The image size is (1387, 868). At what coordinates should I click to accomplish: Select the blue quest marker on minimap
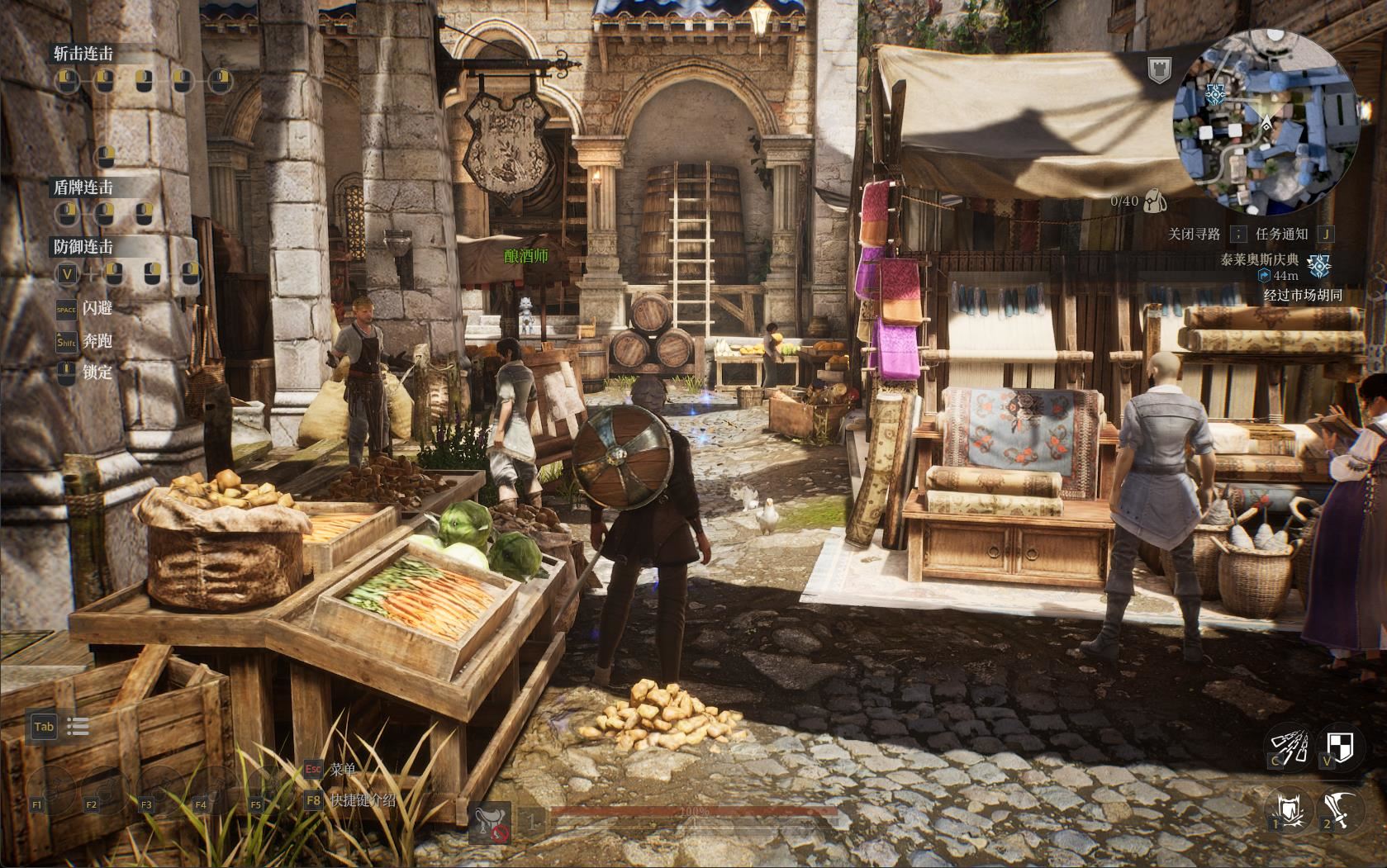[1215, 93]
